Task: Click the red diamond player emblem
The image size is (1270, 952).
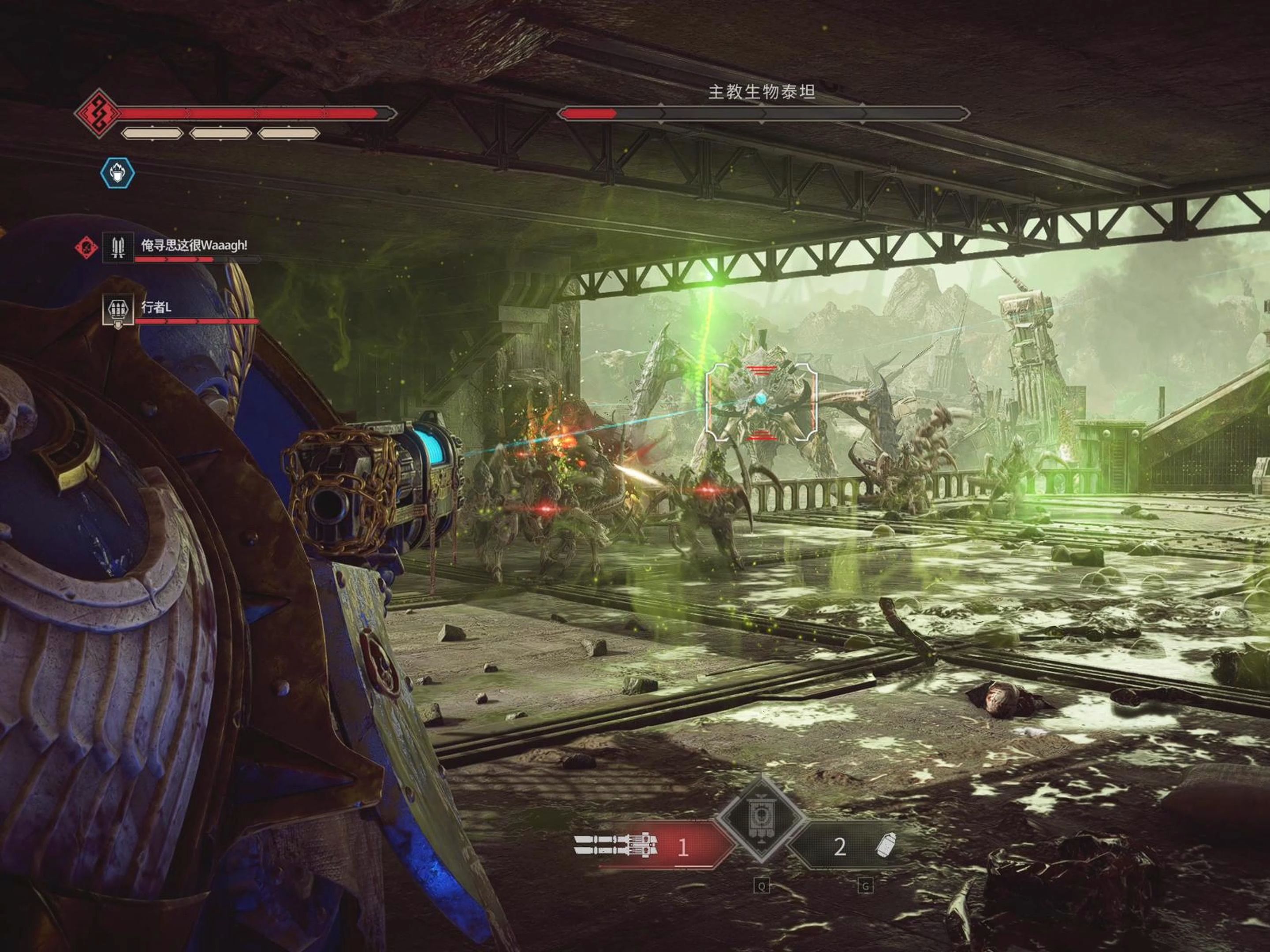Action: [x=98, y=113]
